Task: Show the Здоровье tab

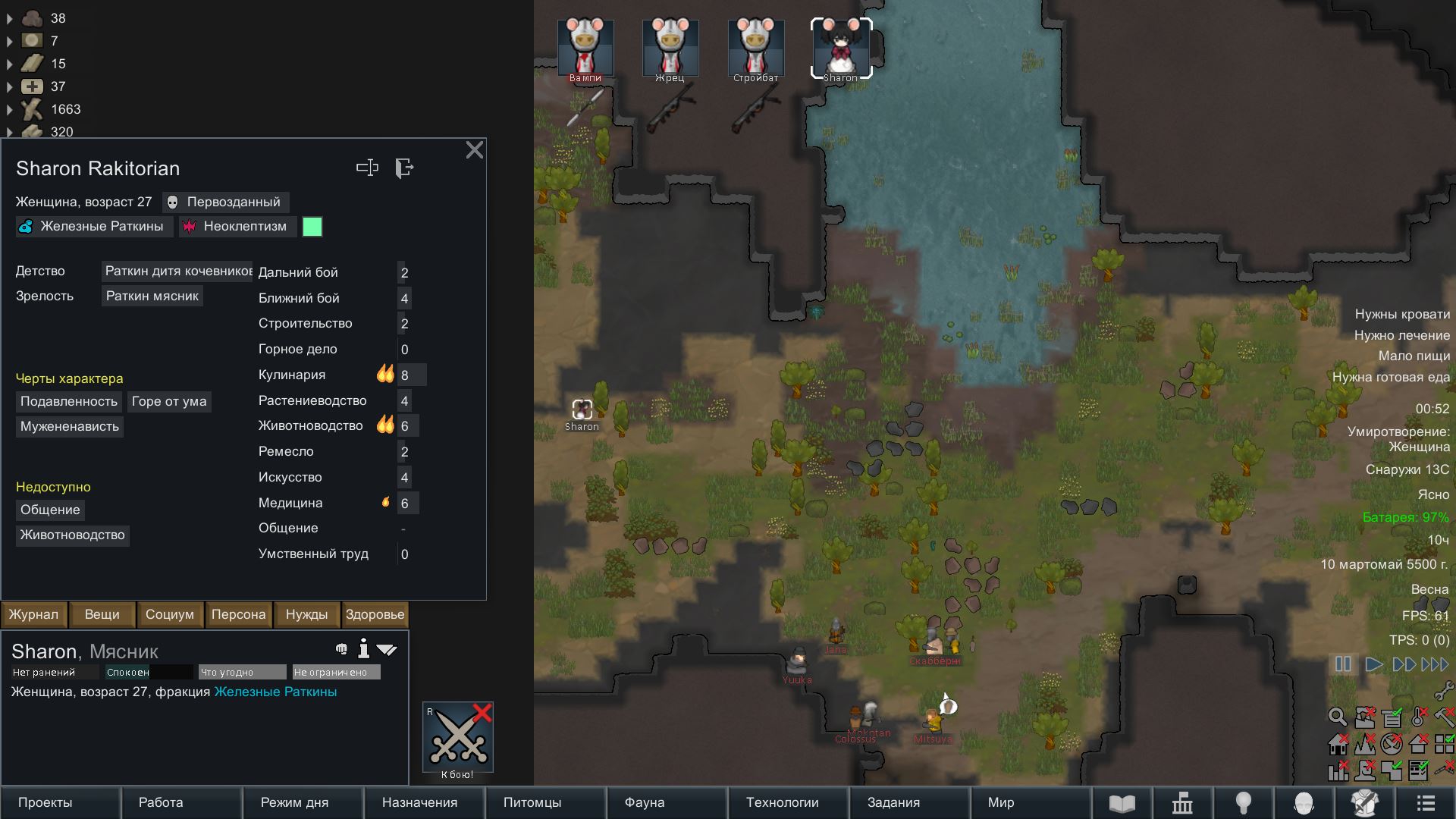Action: [375, 614]
